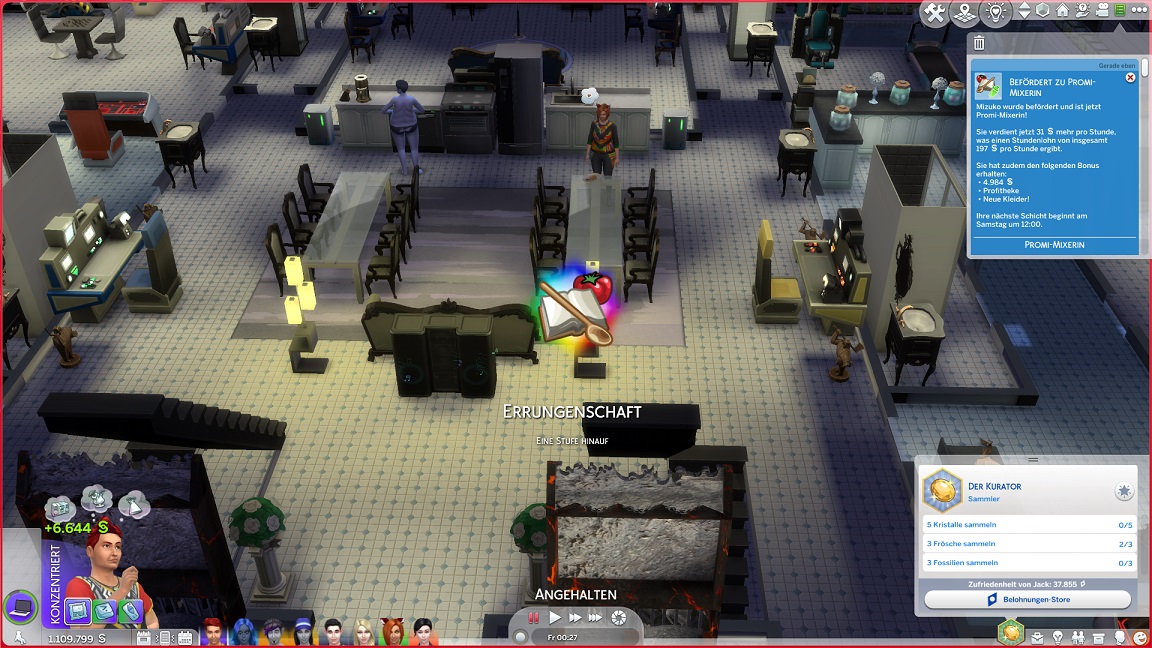Open the lightbulb lessons icon at top
The height and width of the screenshot is (648, 1152).
(x=995, y=13)
